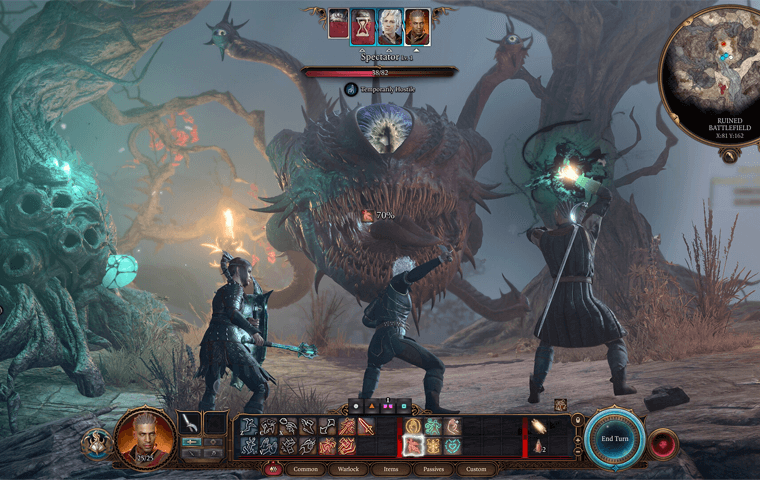Select the hourglass portrait in turn order

(363, 26)
